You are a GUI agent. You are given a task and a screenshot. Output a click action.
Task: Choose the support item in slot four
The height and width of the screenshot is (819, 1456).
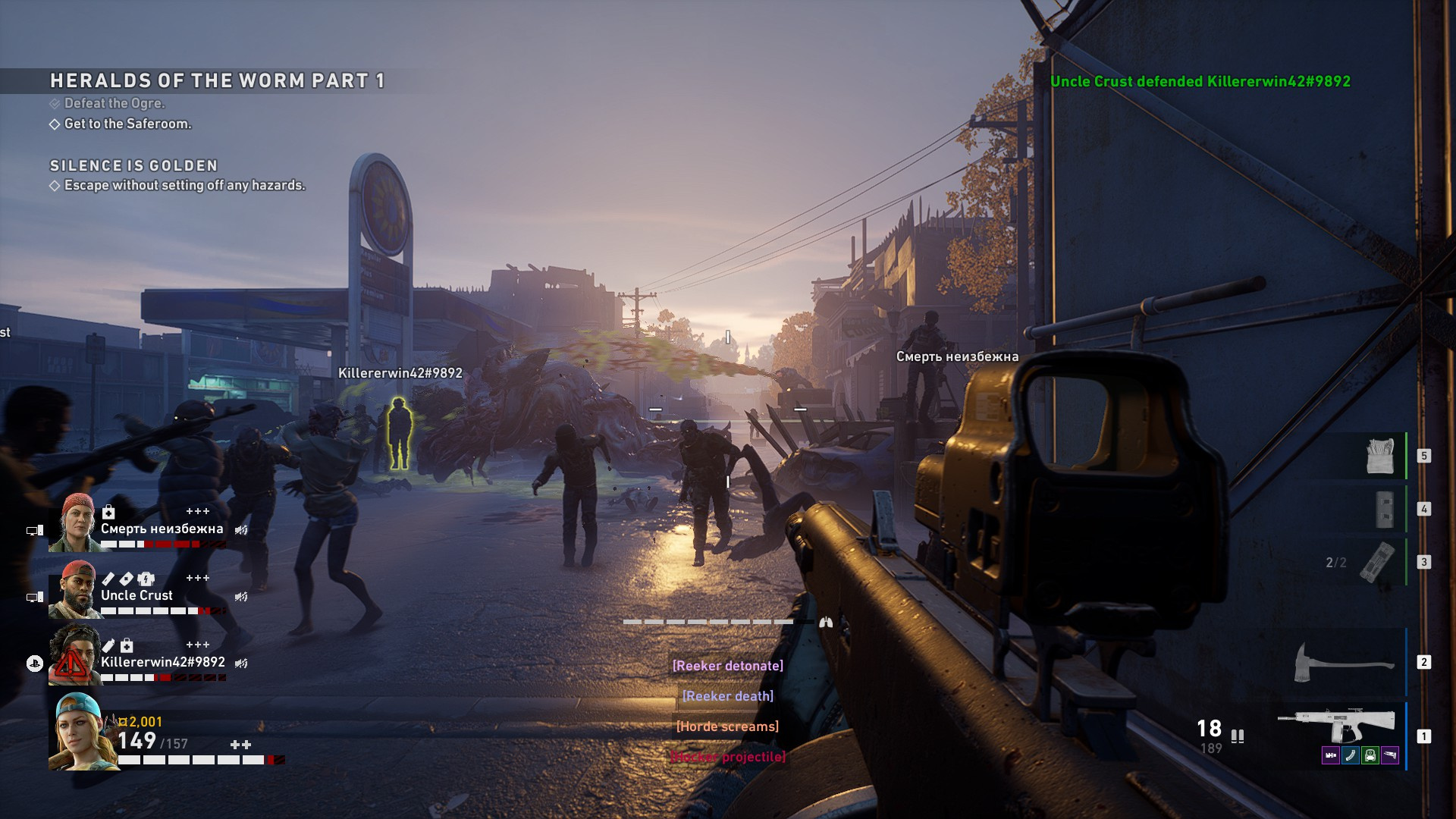point(1385,509)
